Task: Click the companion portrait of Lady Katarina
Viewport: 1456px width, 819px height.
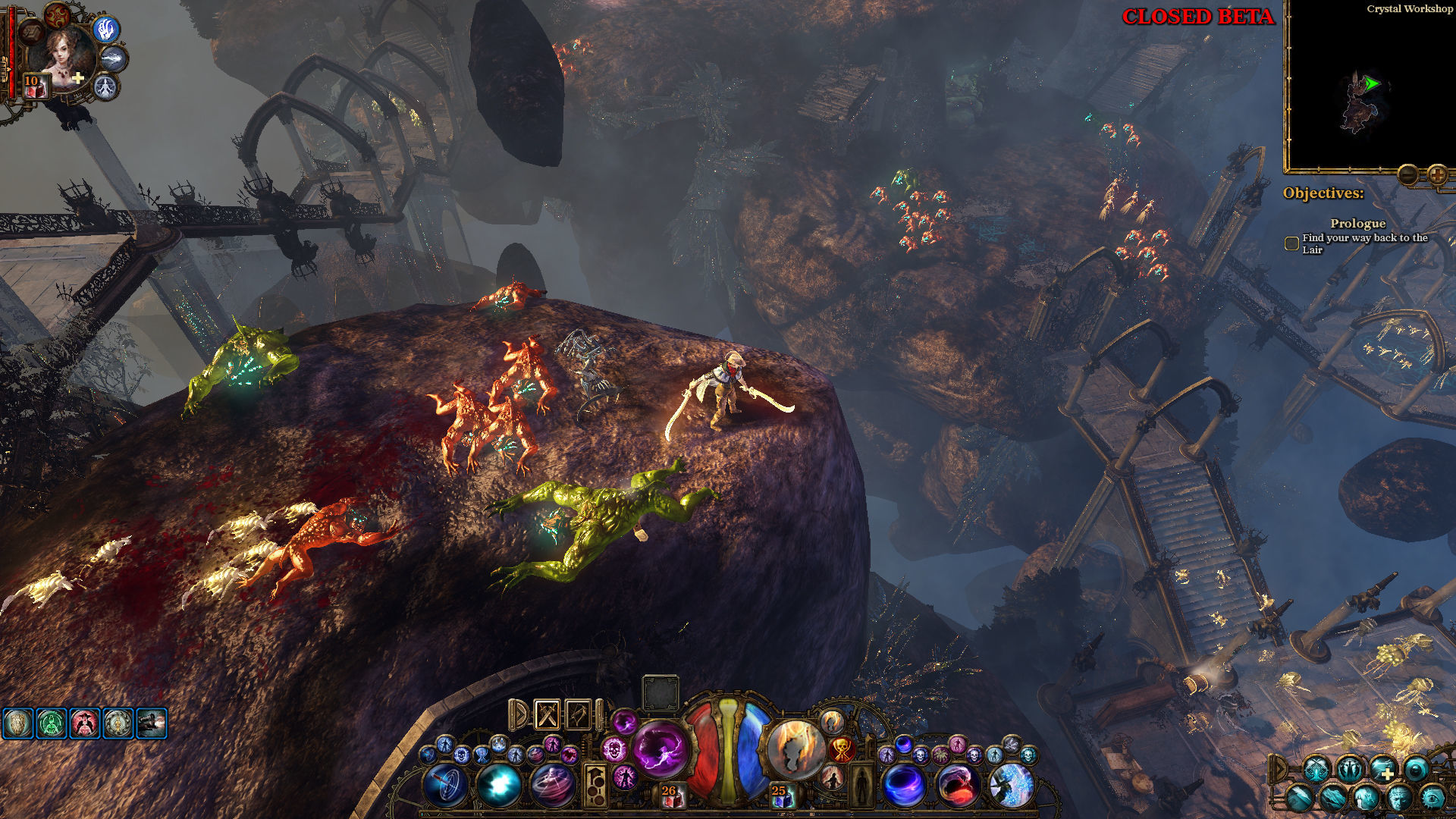Action: point(62,55)
